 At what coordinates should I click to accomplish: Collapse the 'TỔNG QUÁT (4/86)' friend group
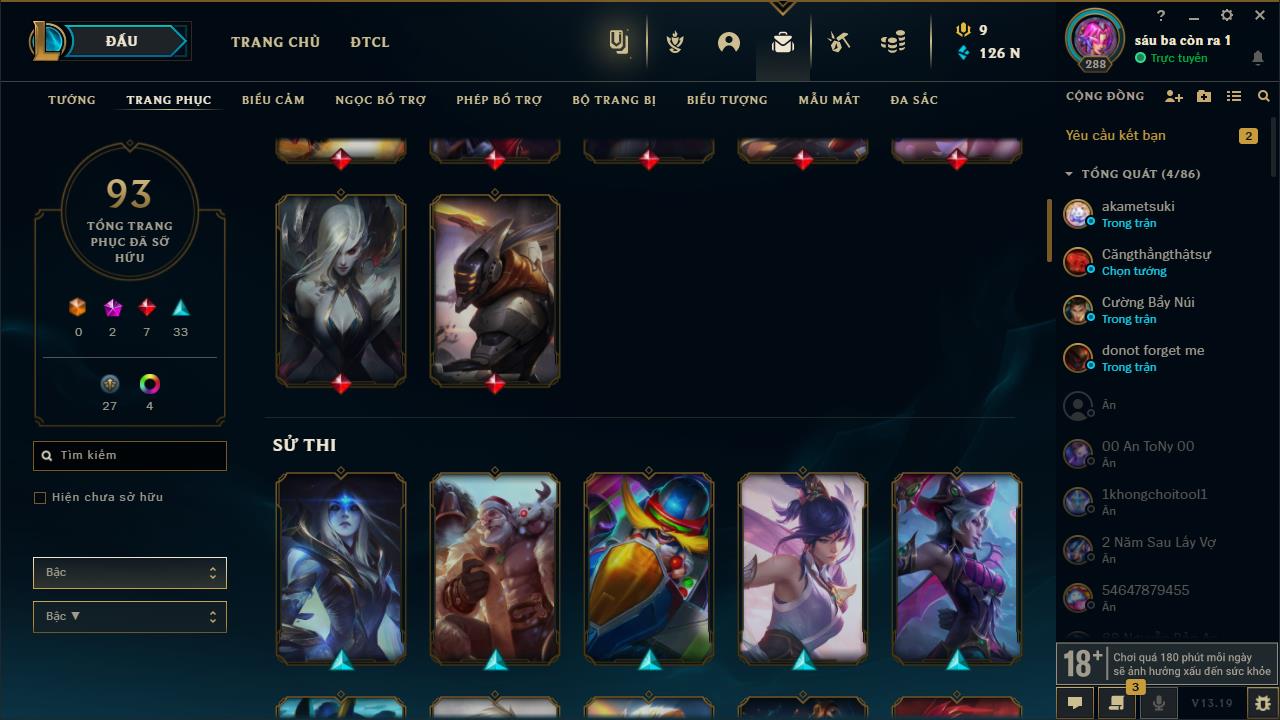(1068, 172)
